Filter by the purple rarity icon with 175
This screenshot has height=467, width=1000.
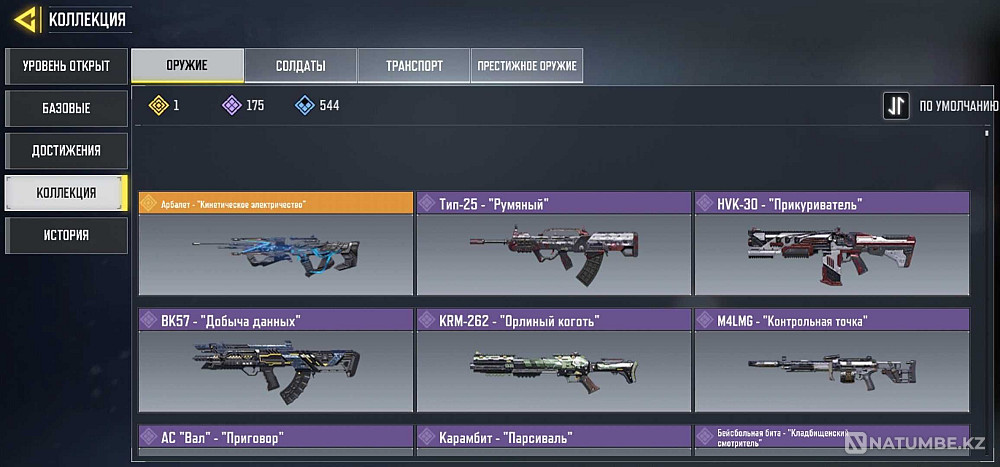(x=232, y=105)
